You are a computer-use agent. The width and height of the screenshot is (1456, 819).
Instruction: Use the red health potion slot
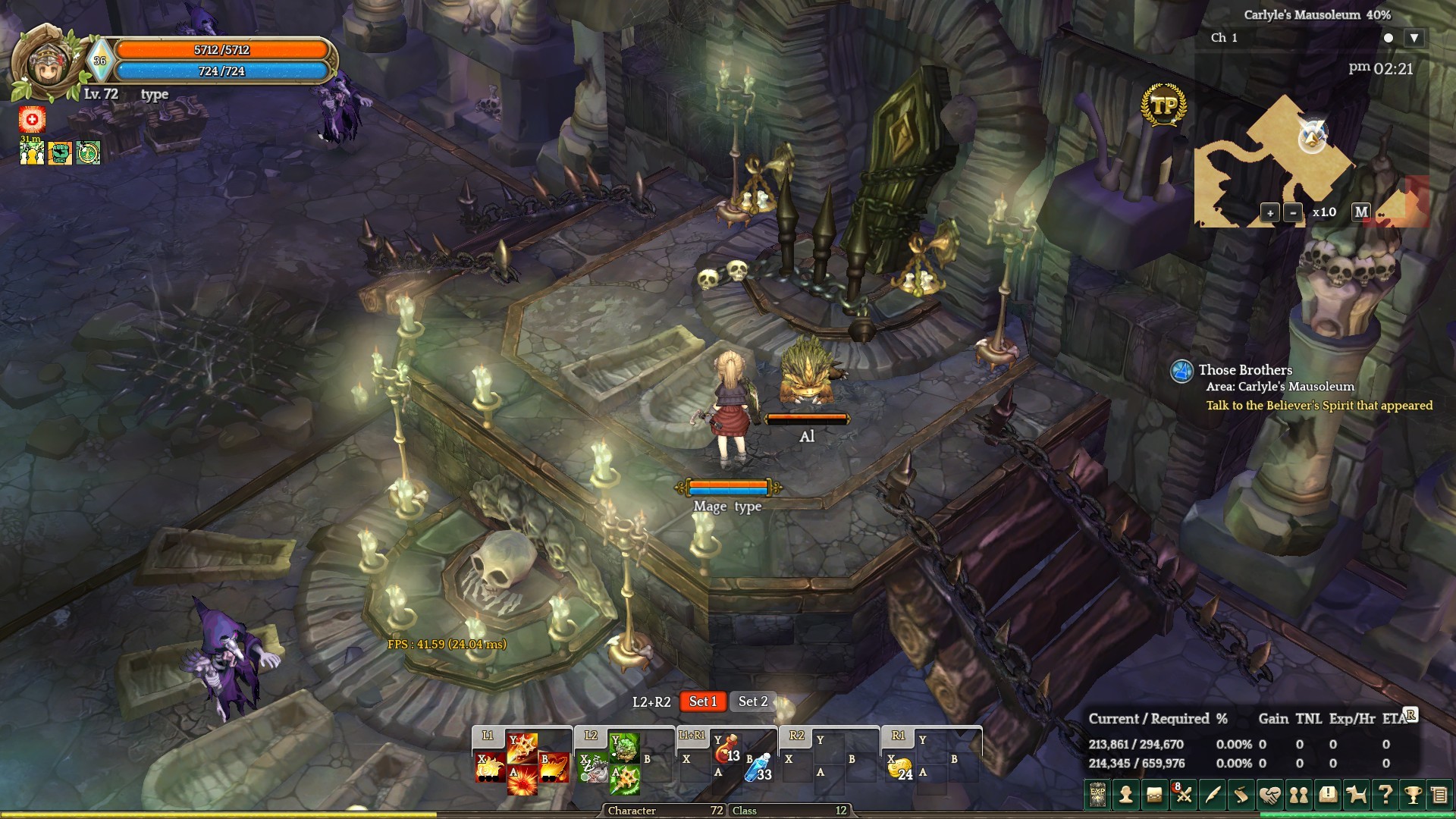(x=726, y=748)
